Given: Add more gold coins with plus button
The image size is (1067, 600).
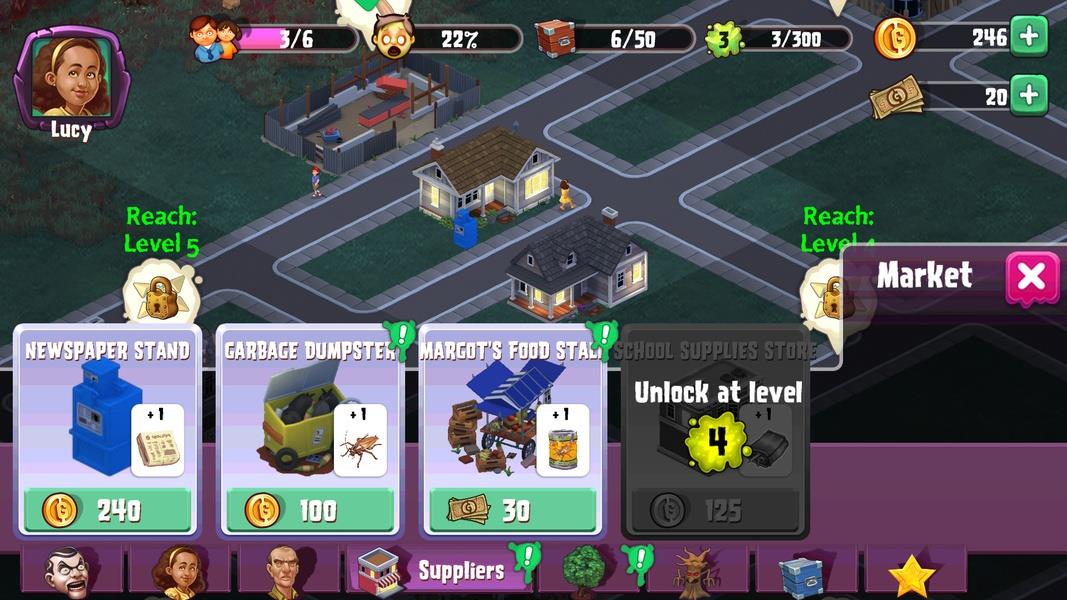Looking at the screenshot, I should point(1029,37).
